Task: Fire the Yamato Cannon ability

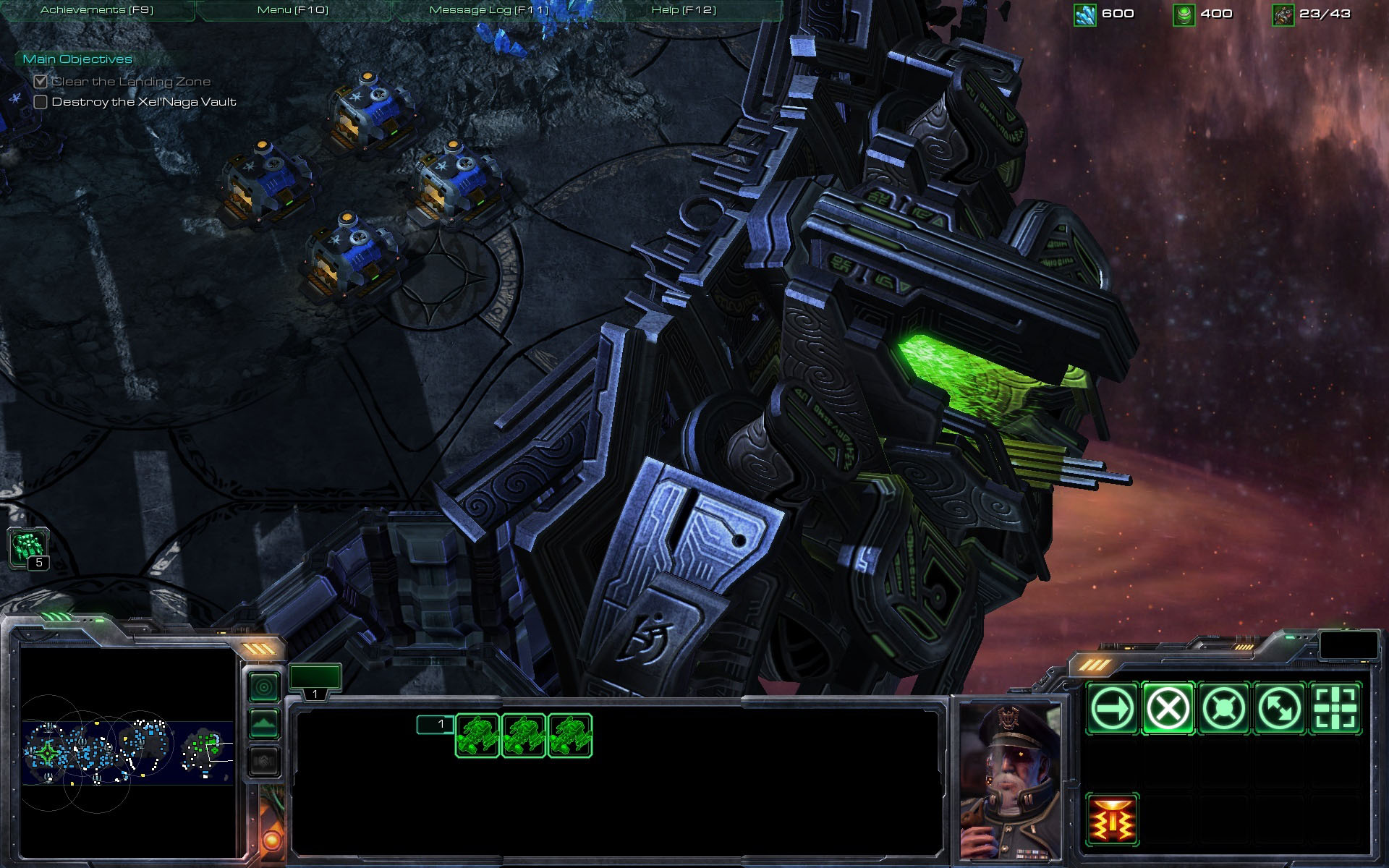Action: [1112, 820]
